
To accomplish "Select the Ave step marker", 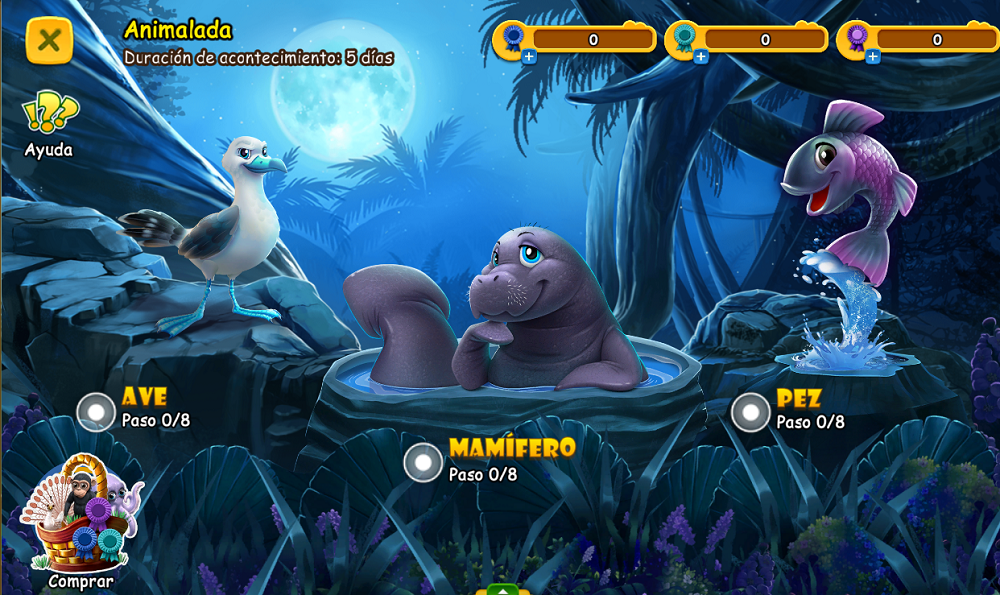I will (x=97, y=412).
